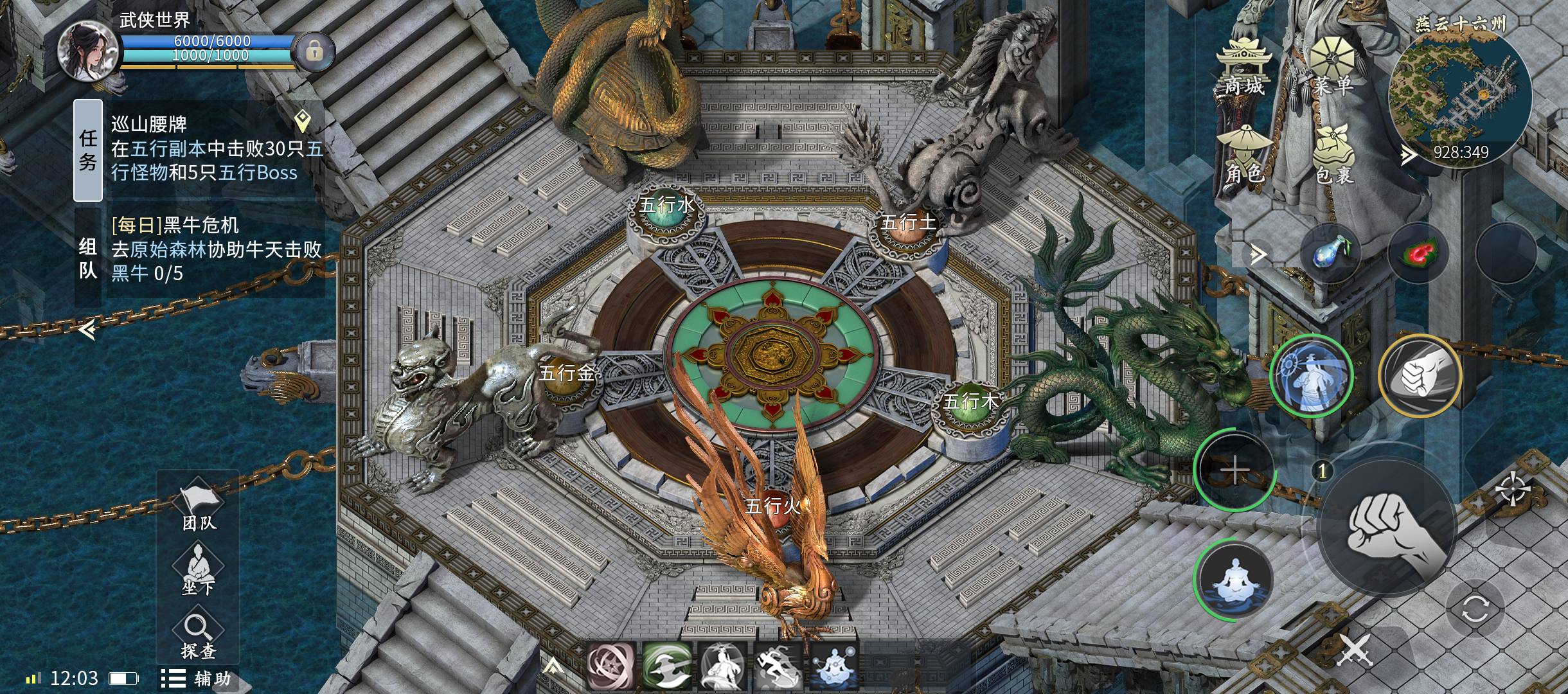Switch to the 任务 quest tab
Screen dimensions: 1568x694
click(88, 150)
